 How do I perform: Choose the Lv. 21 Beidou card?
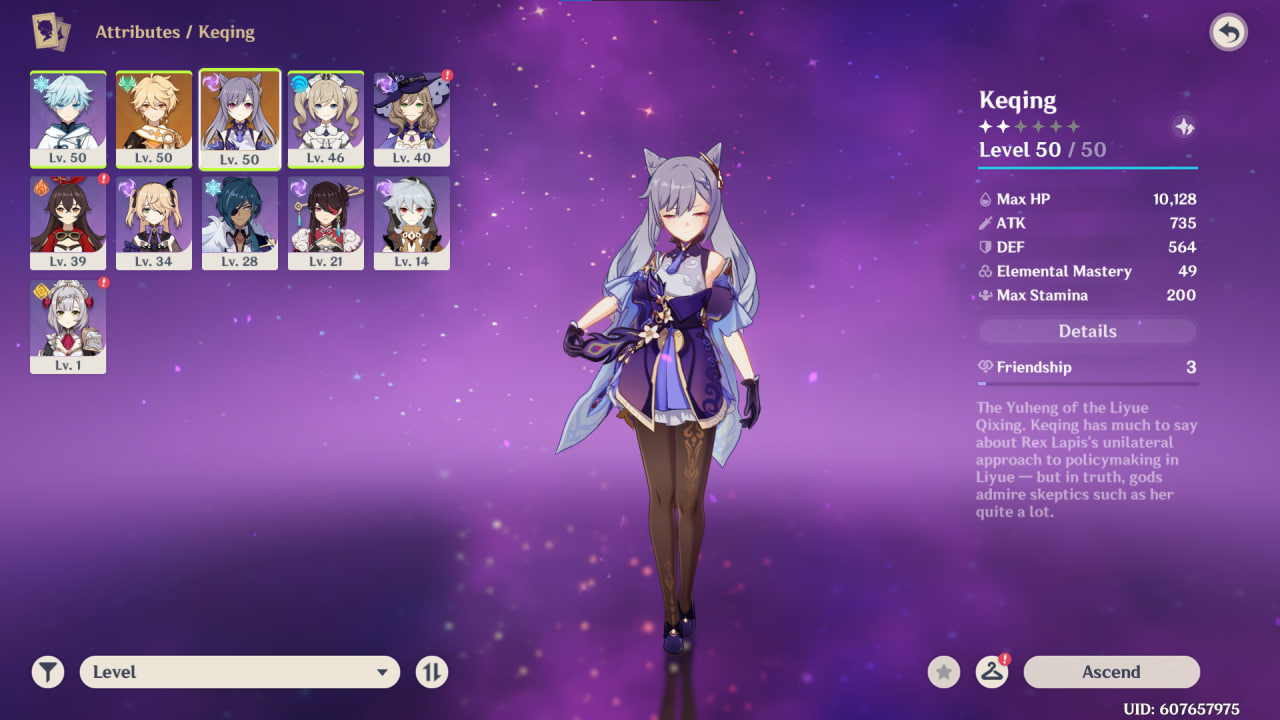326,223
